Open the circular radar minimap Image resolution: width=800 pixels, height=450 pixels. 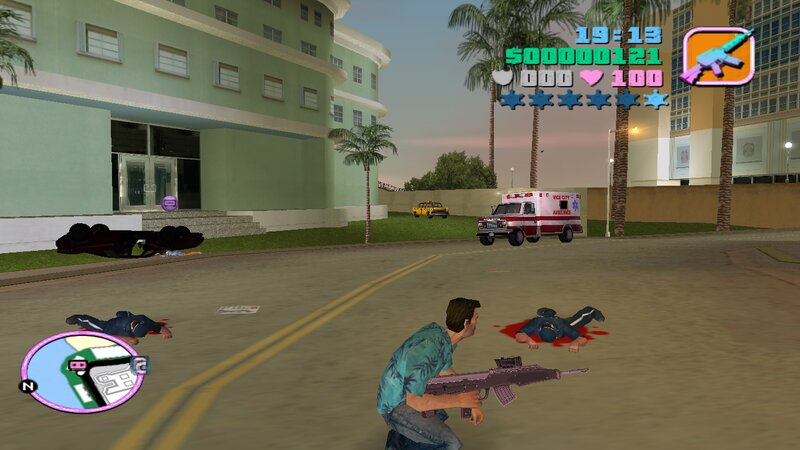click(82, 372)
